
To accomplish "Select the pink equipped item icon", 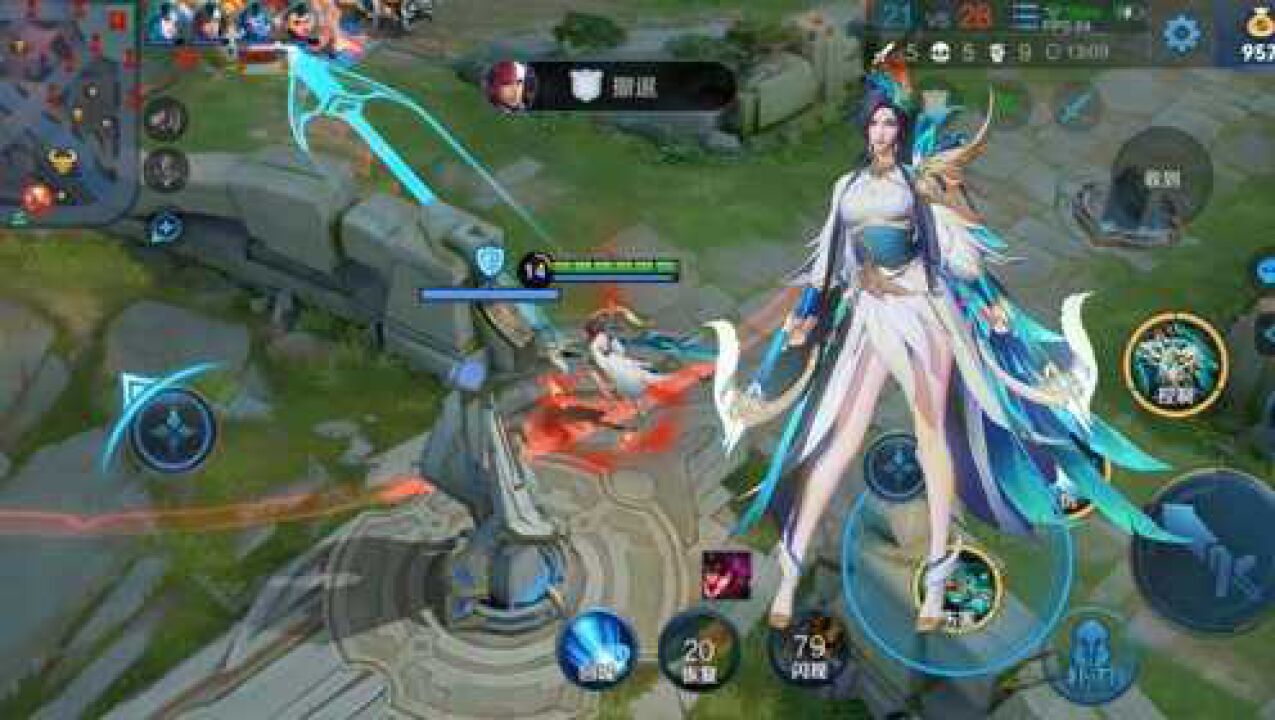I will (726, 575).
